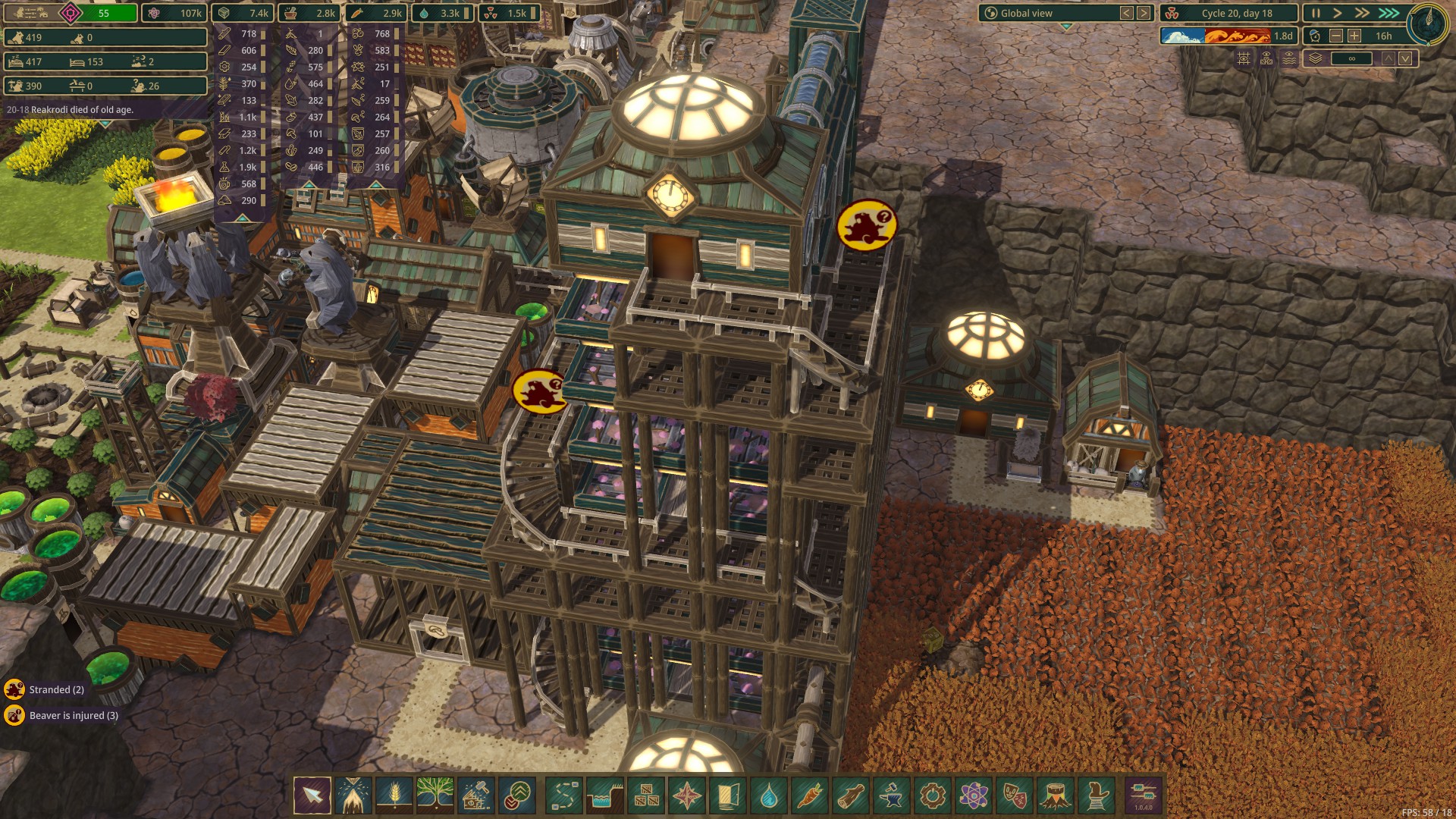Increase working hours with the plus button
This screenshot has width=1456, height=819.
tap(1354, 36)
